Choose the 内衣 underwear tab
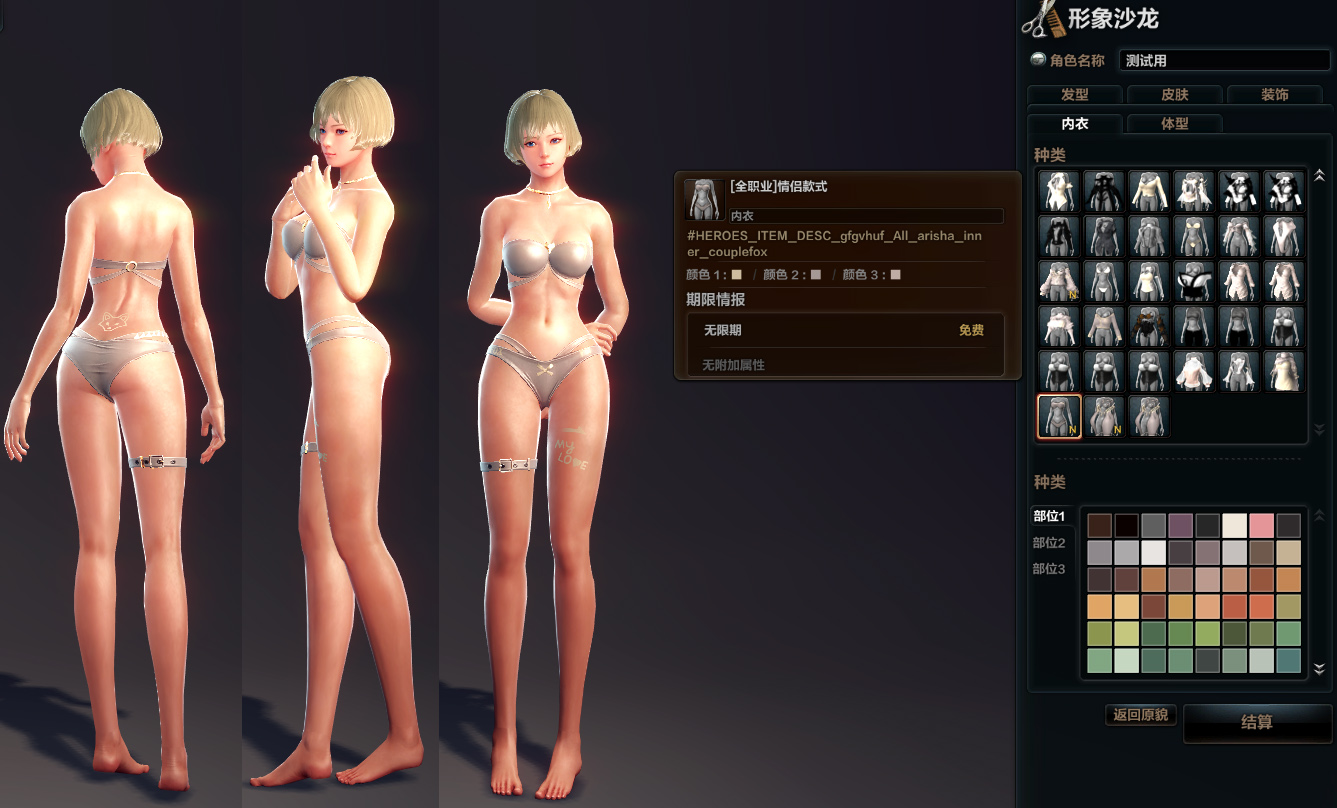 click(x=1074, y=124)
